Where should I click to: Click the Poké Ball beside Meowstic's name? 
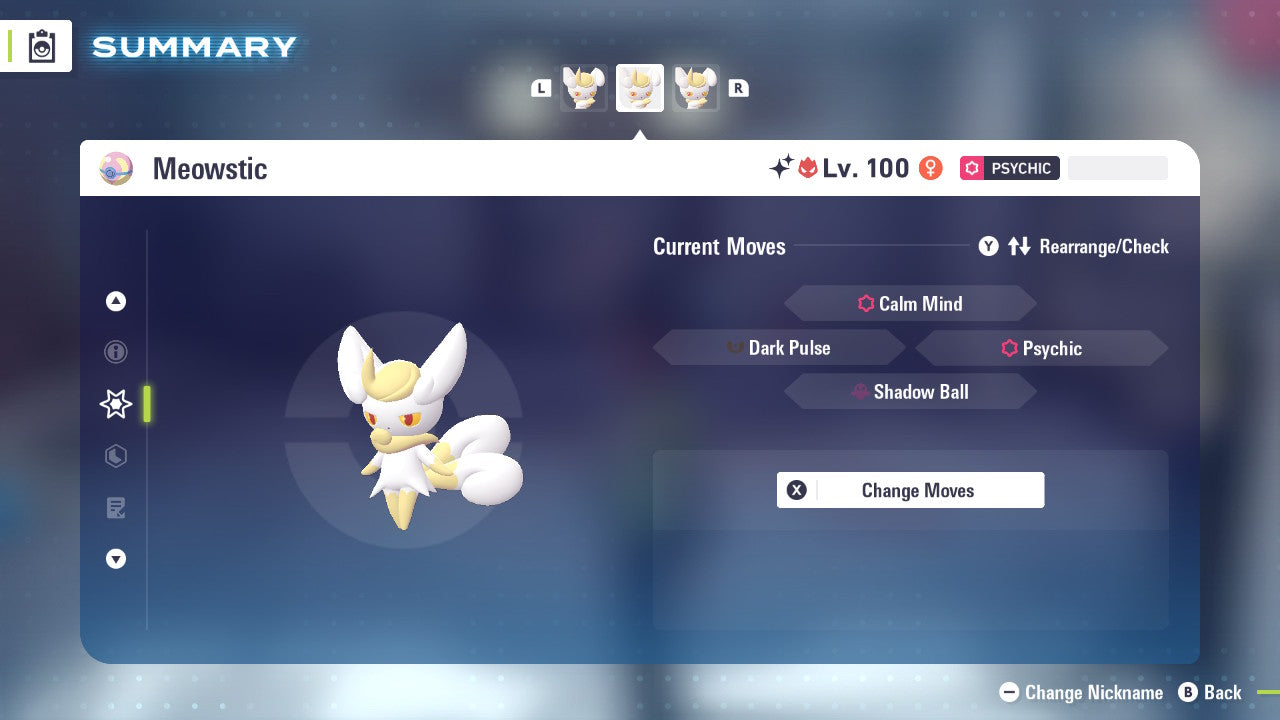116,168
